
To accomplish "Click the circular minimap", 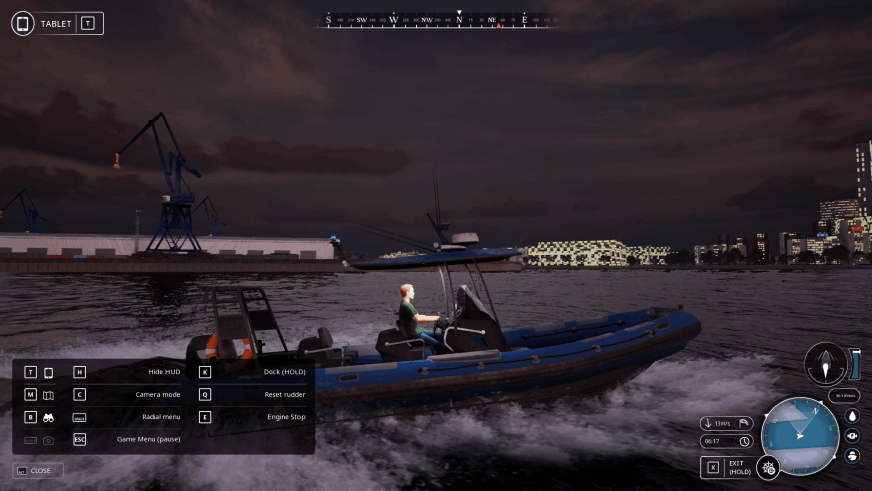I will [x=800, y=436].
